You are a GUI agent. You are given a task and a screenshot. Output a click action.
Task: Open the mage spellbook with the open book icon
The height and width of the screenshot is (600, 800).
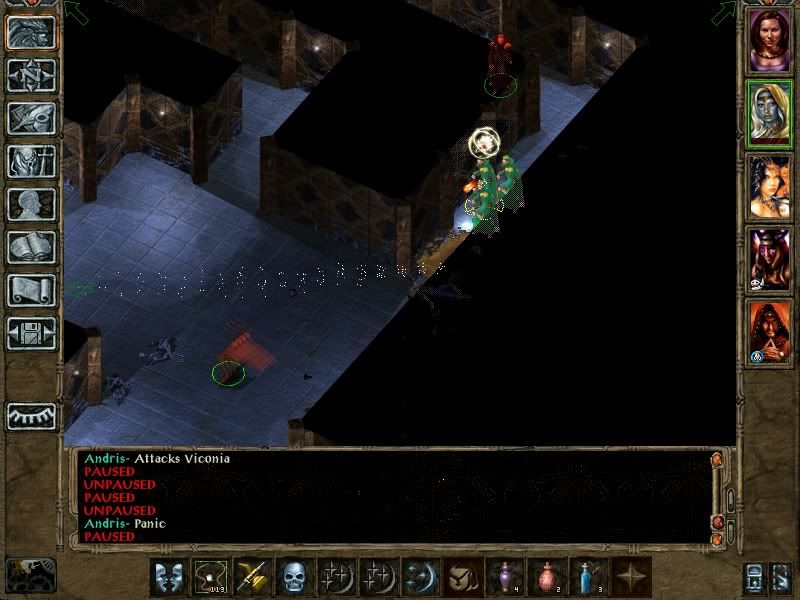[x=31, y=247]
